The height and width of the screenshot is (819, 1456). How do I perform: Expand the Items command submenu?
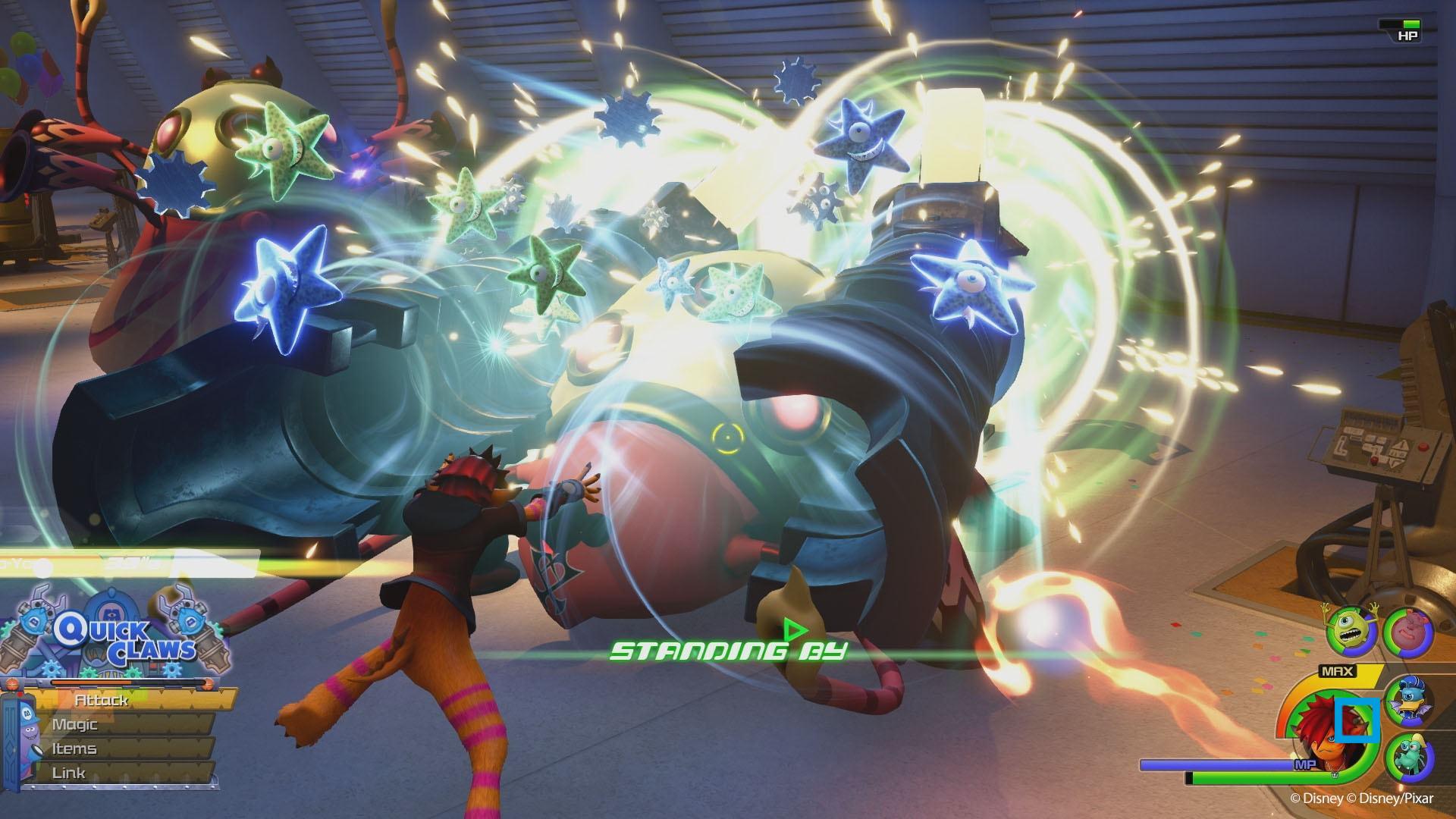click(74, 748)
